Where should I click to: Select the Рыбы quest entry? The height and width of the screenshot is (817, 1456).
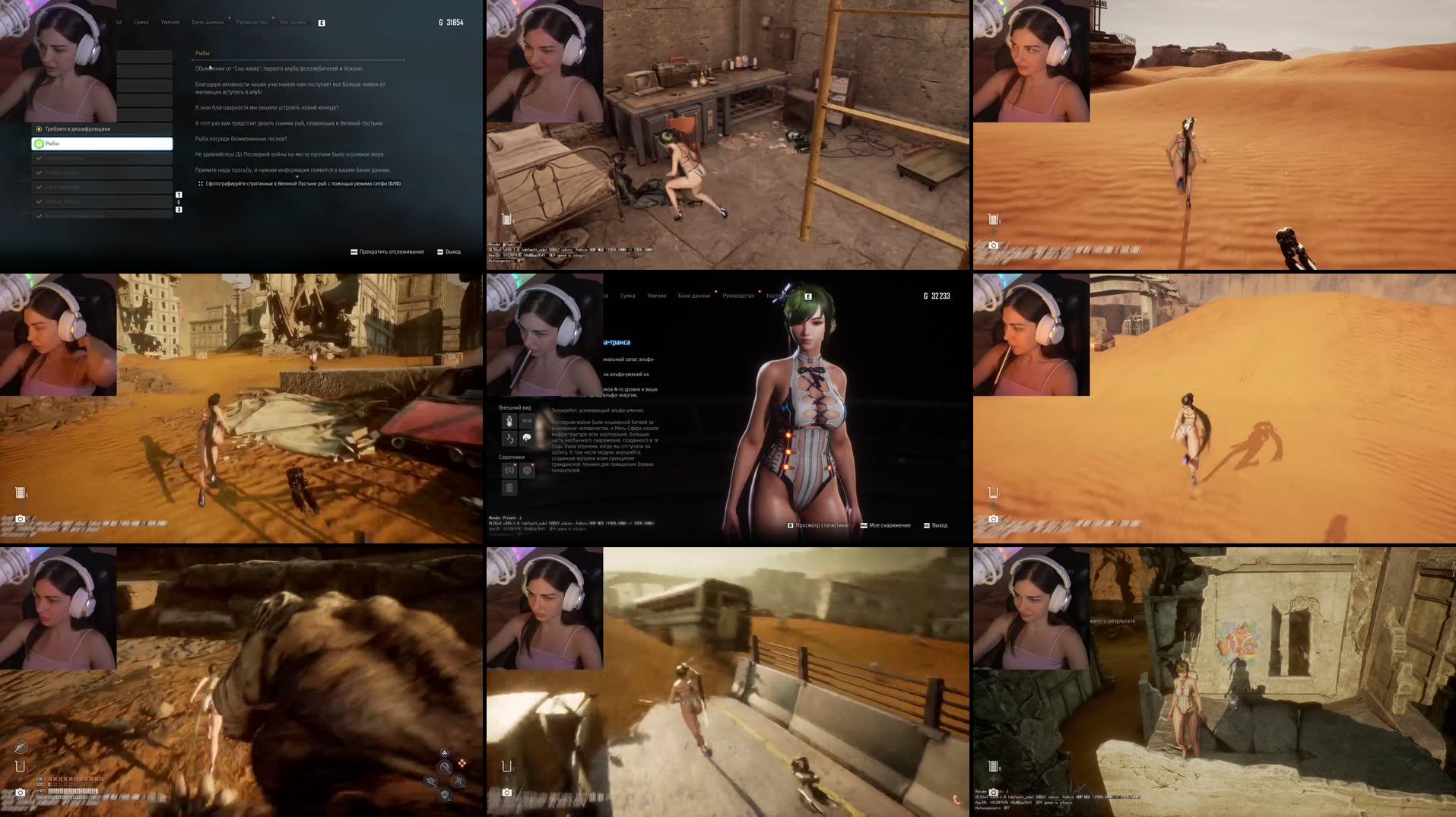point(103,143)
